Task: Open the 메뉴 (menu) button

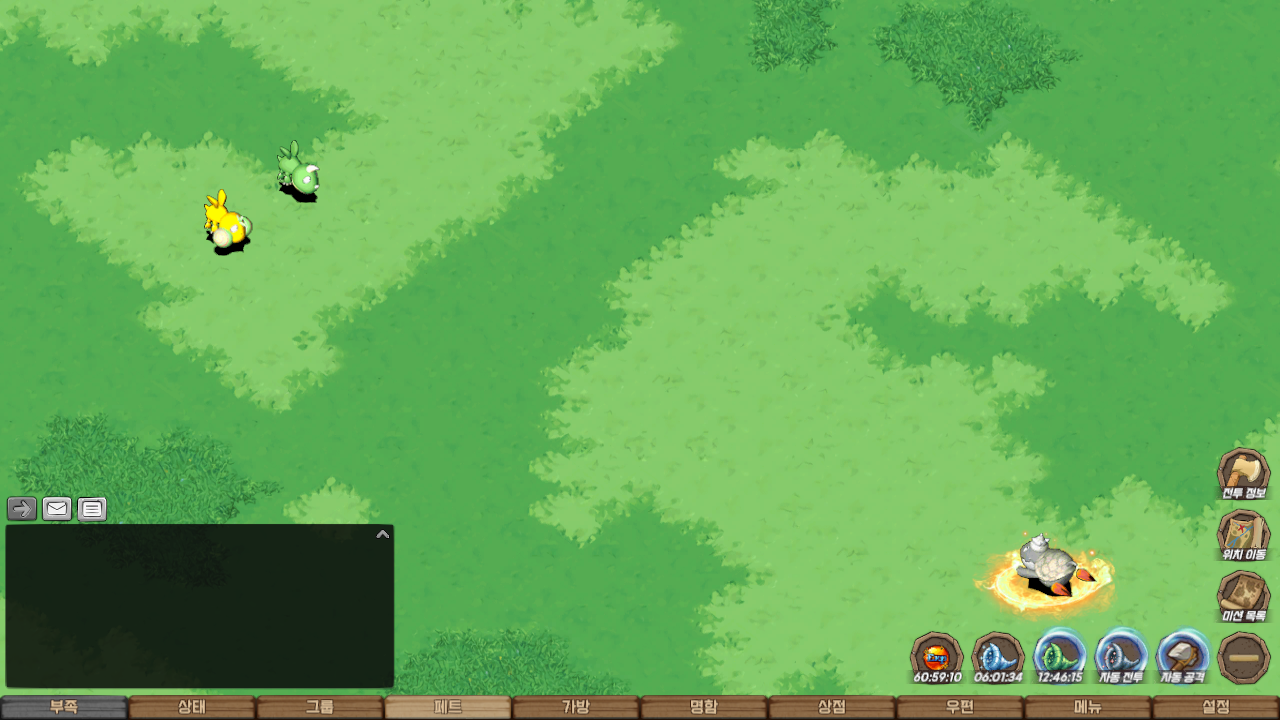Action: pyautogui.click(x=1088, y=707)
